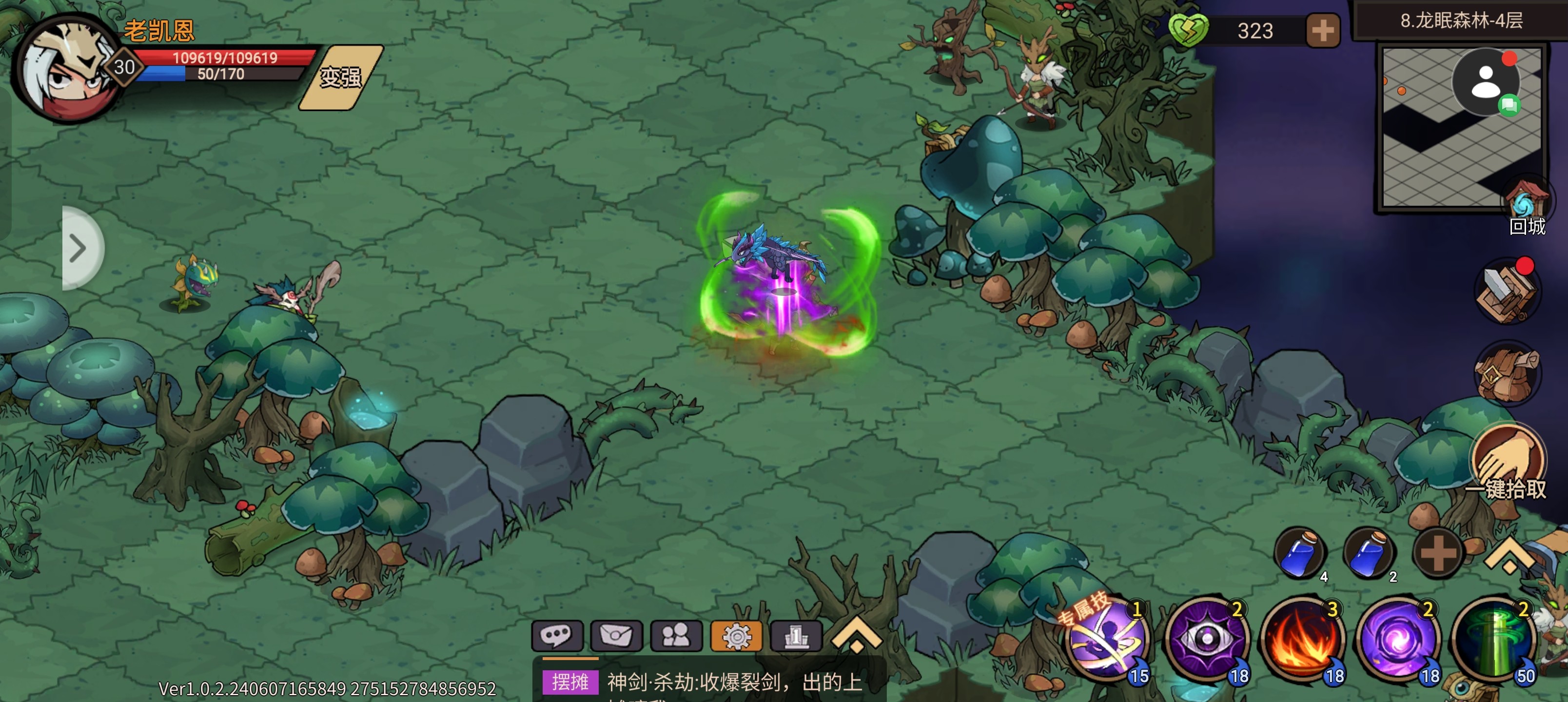Open the gear settings button
Viewport: 1568px width, 702px height.
[736, 636]
